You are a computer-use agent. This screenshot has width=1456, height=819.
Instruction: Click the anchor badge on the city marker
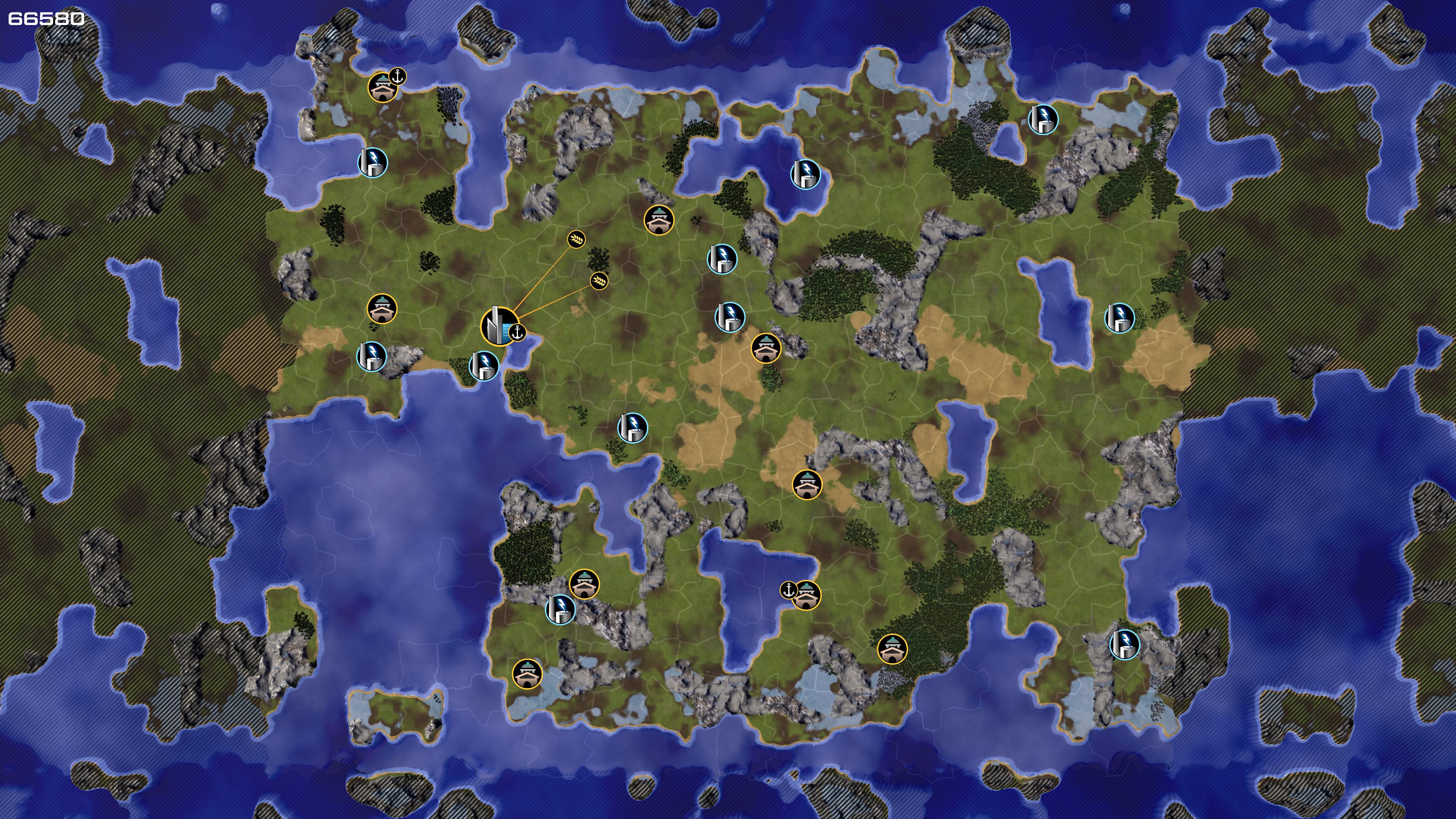[x=516, y=334]
